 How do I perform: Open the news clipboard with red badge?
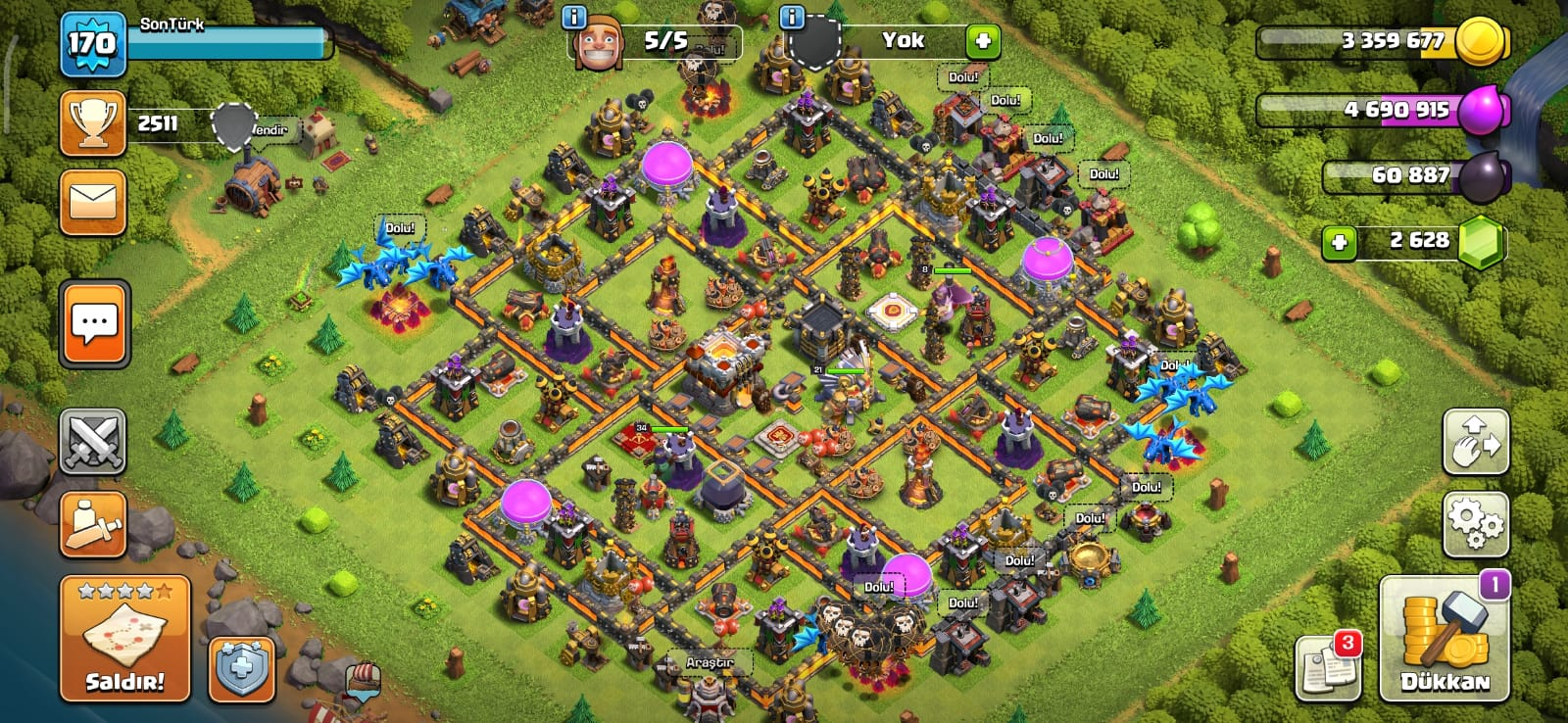pyautogui.click(x=1328, y=668)
